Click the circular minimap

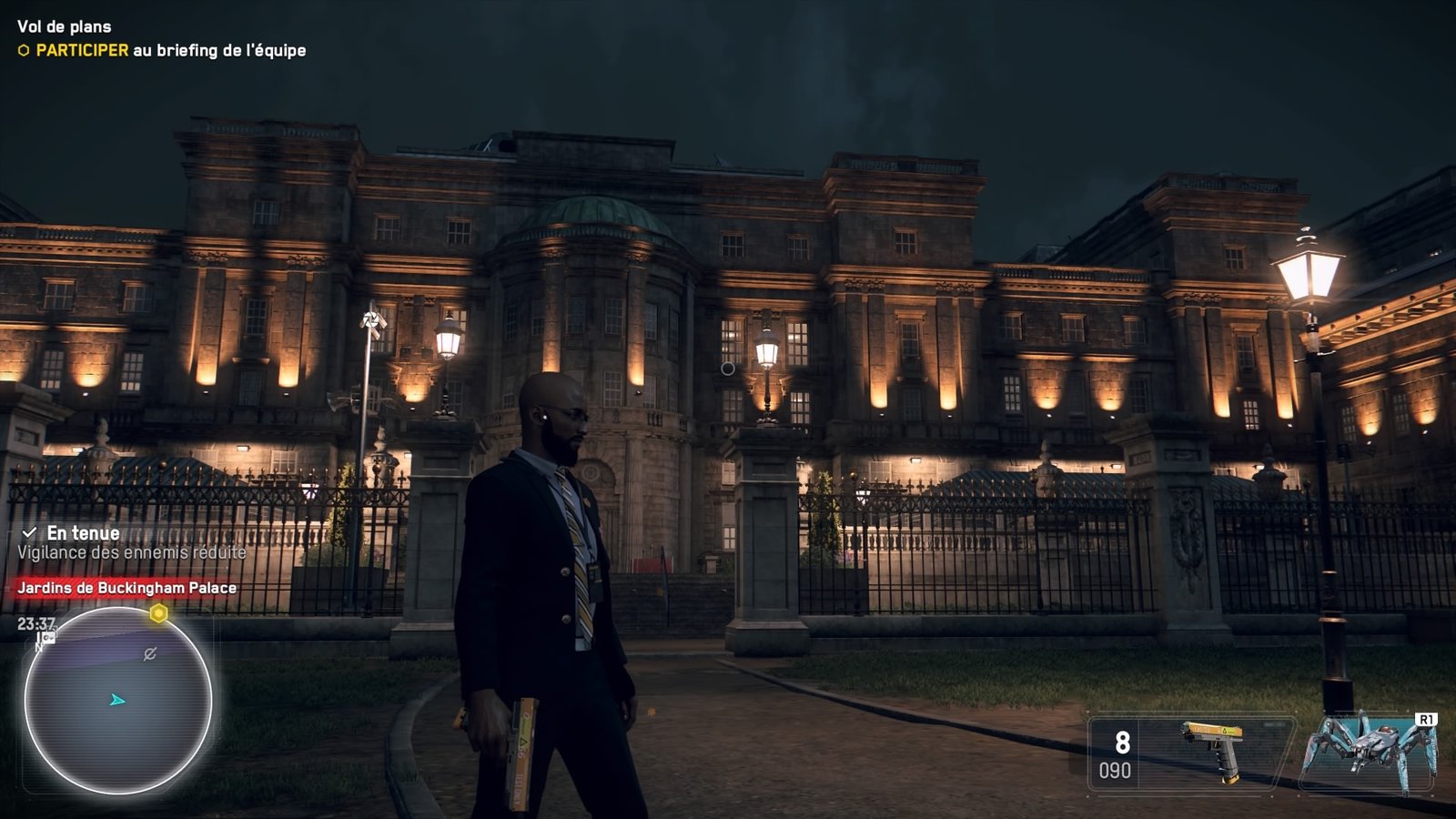(117, 700)
